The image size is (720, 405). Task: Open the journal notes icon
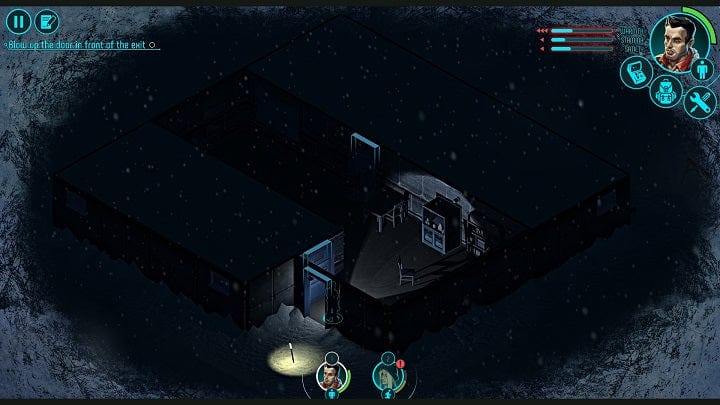(x=46, y=20)
